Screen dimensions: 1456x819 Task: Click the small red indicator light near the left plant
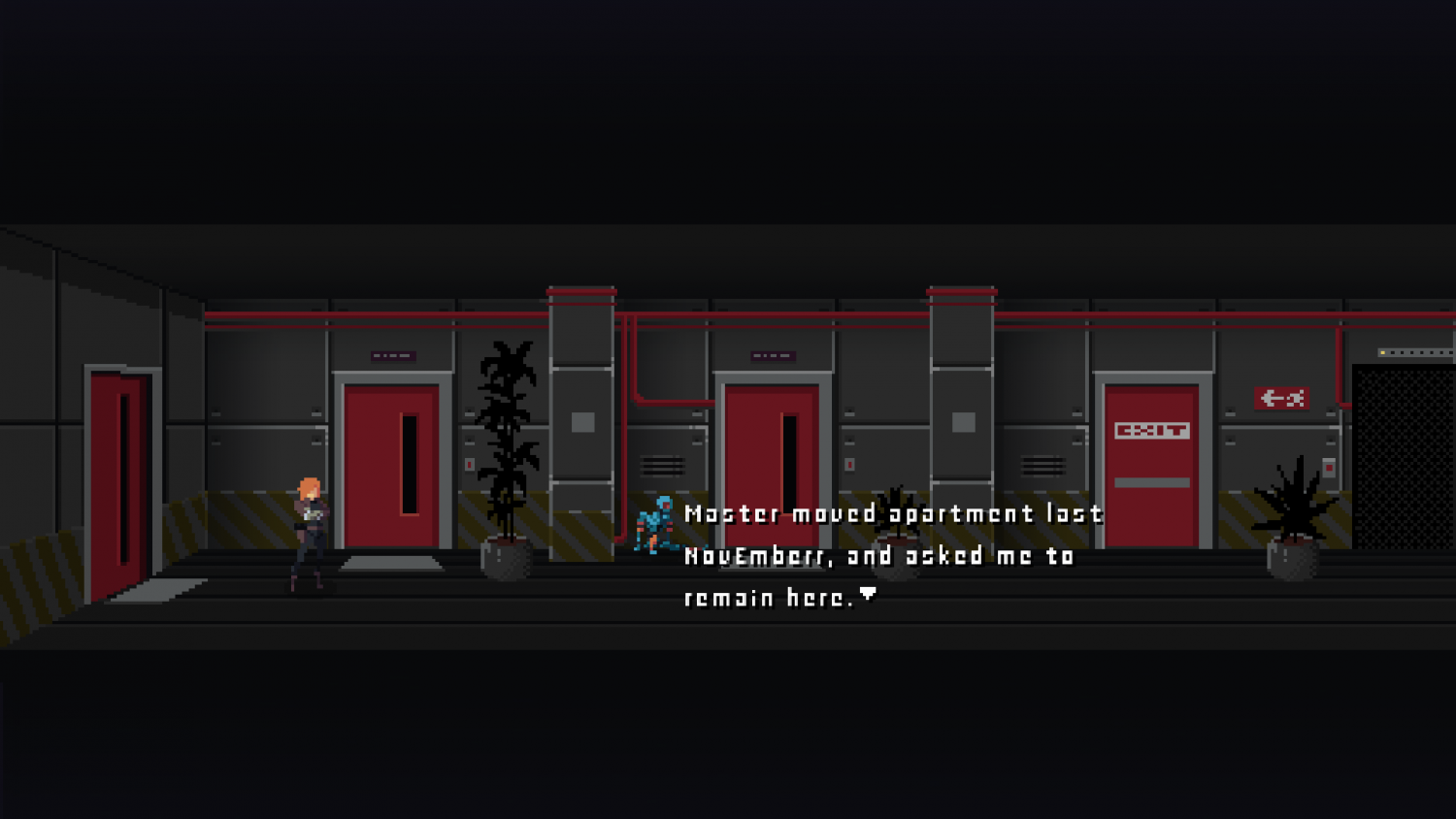[470, 464]
